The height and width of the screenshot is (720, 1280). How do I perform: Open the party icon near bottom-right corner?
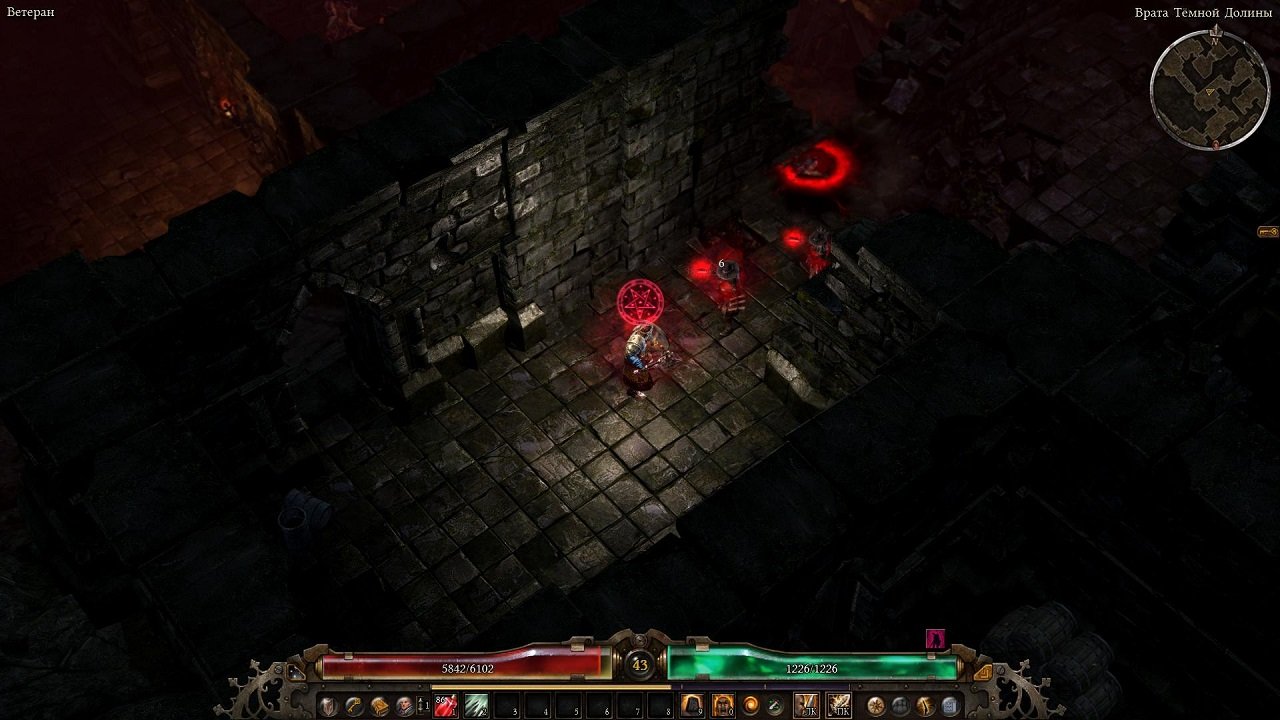900,704
